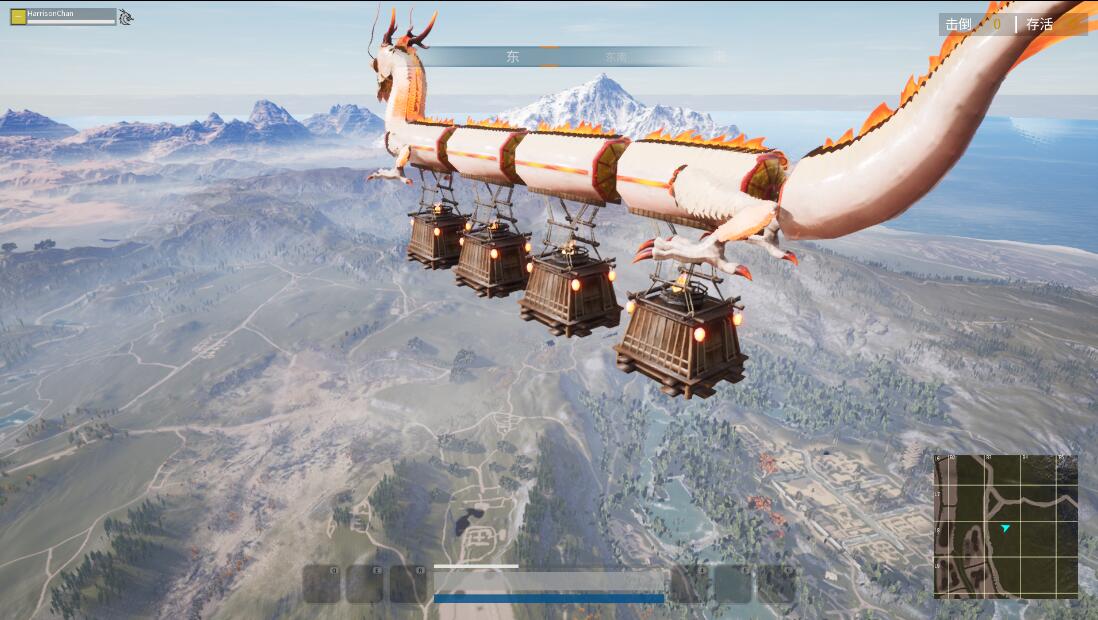The image size is (1098, 620).
Task: Select the skill slot labeled R
Action: point(408,584)
